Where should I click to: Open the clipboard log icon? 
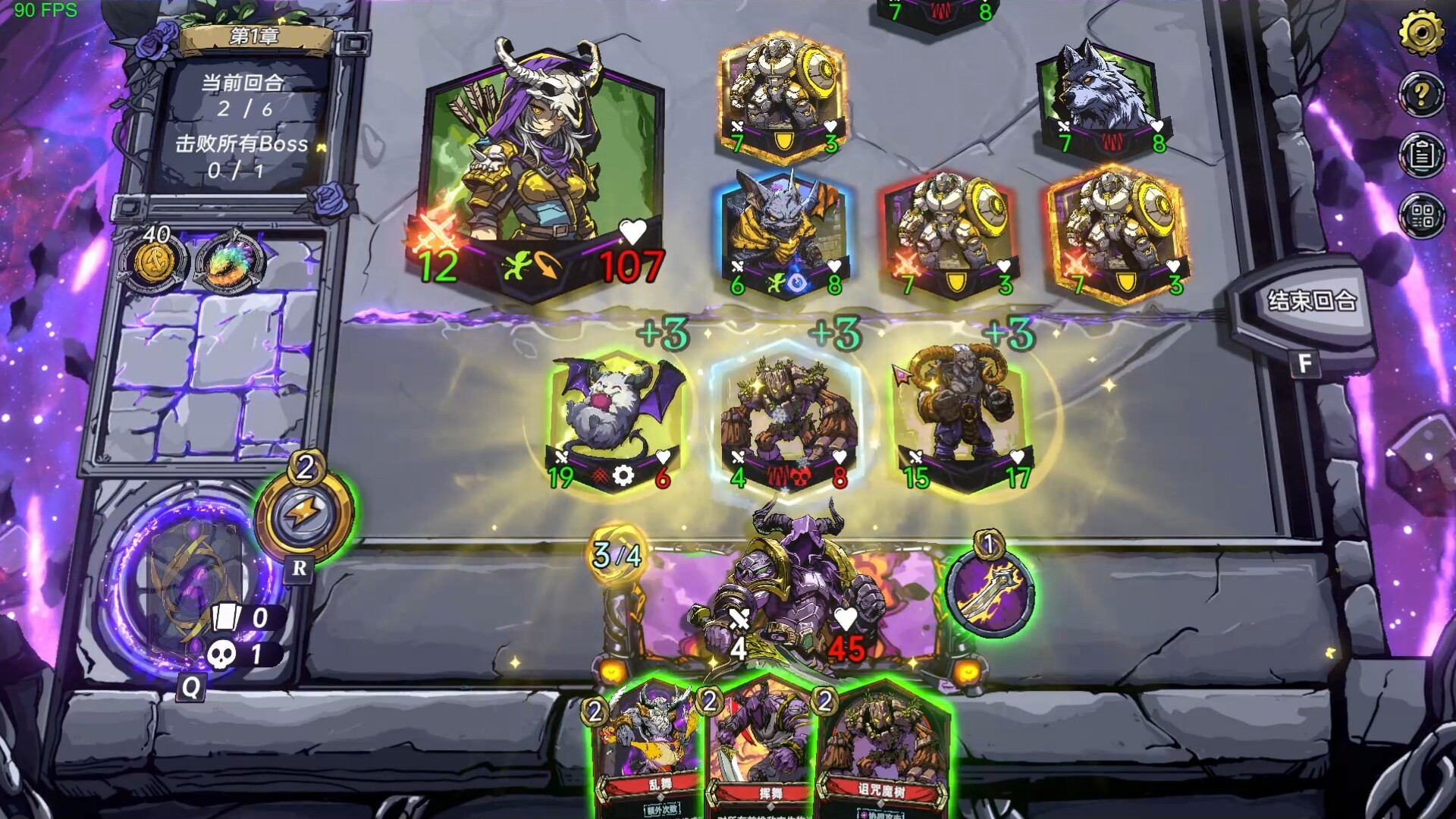pos(1421,155)
